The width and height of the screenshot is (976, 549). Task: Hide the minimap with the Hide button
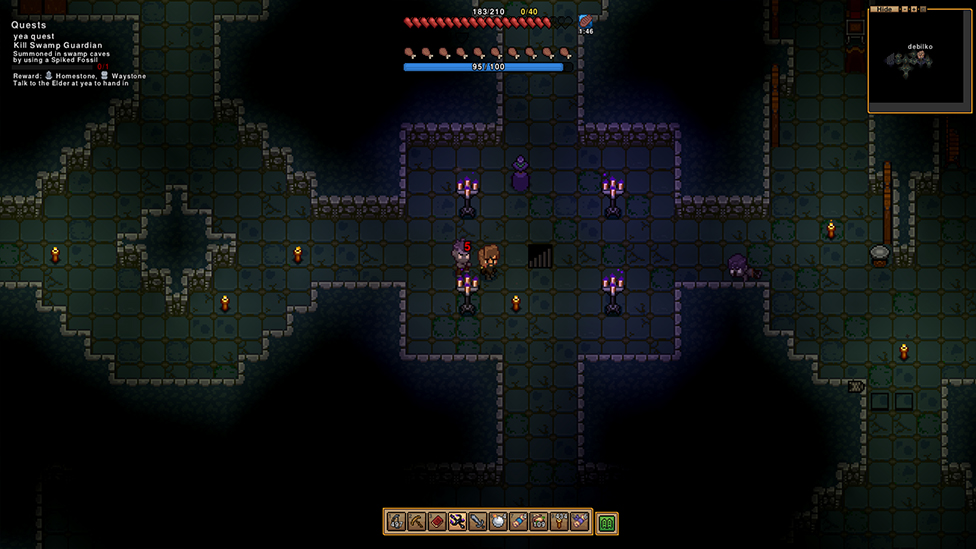tap(883, 9)
